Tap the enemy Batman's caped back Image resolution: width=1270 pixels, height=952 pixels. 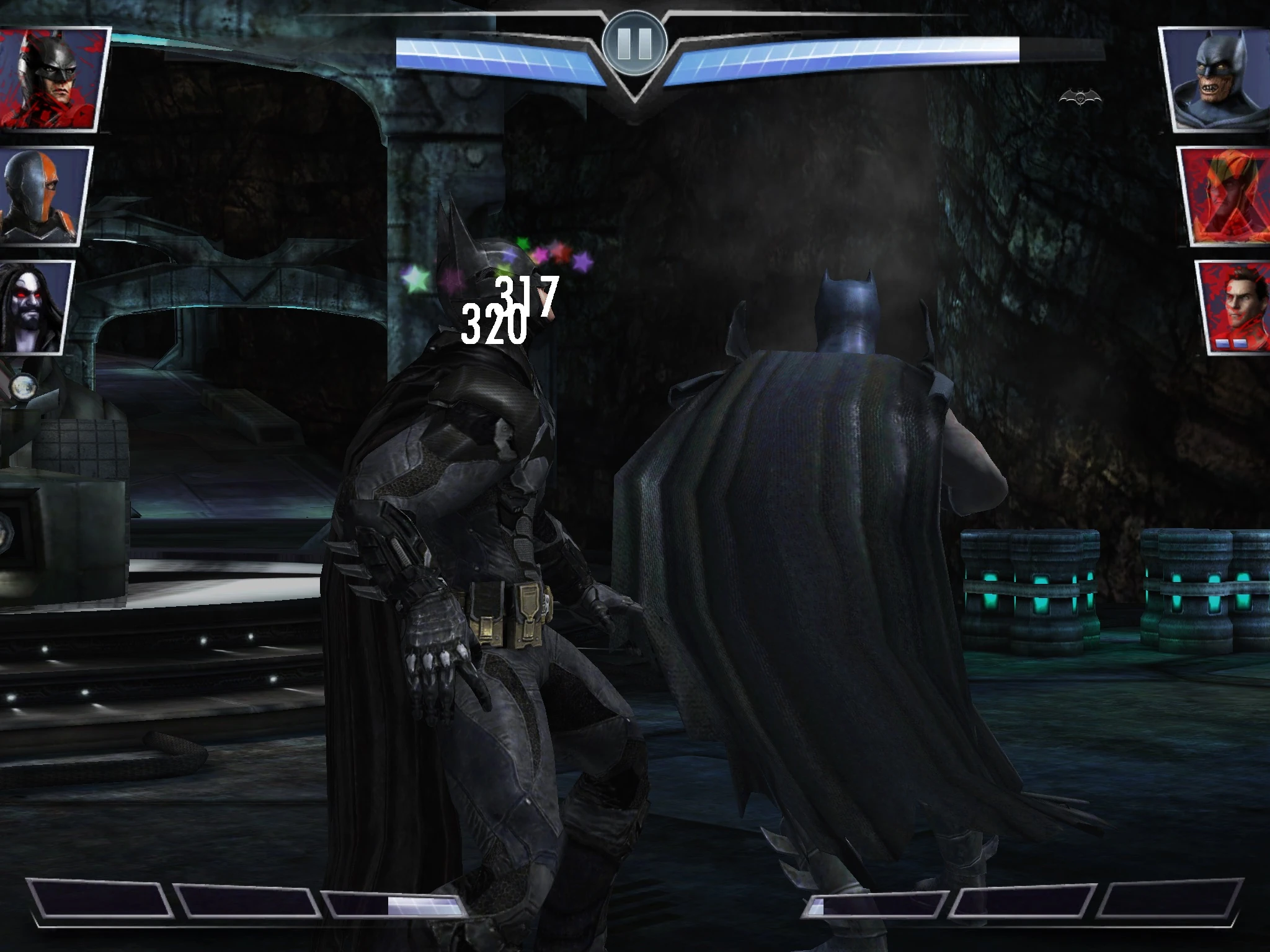pyautogui.click(x=806, y=558)
